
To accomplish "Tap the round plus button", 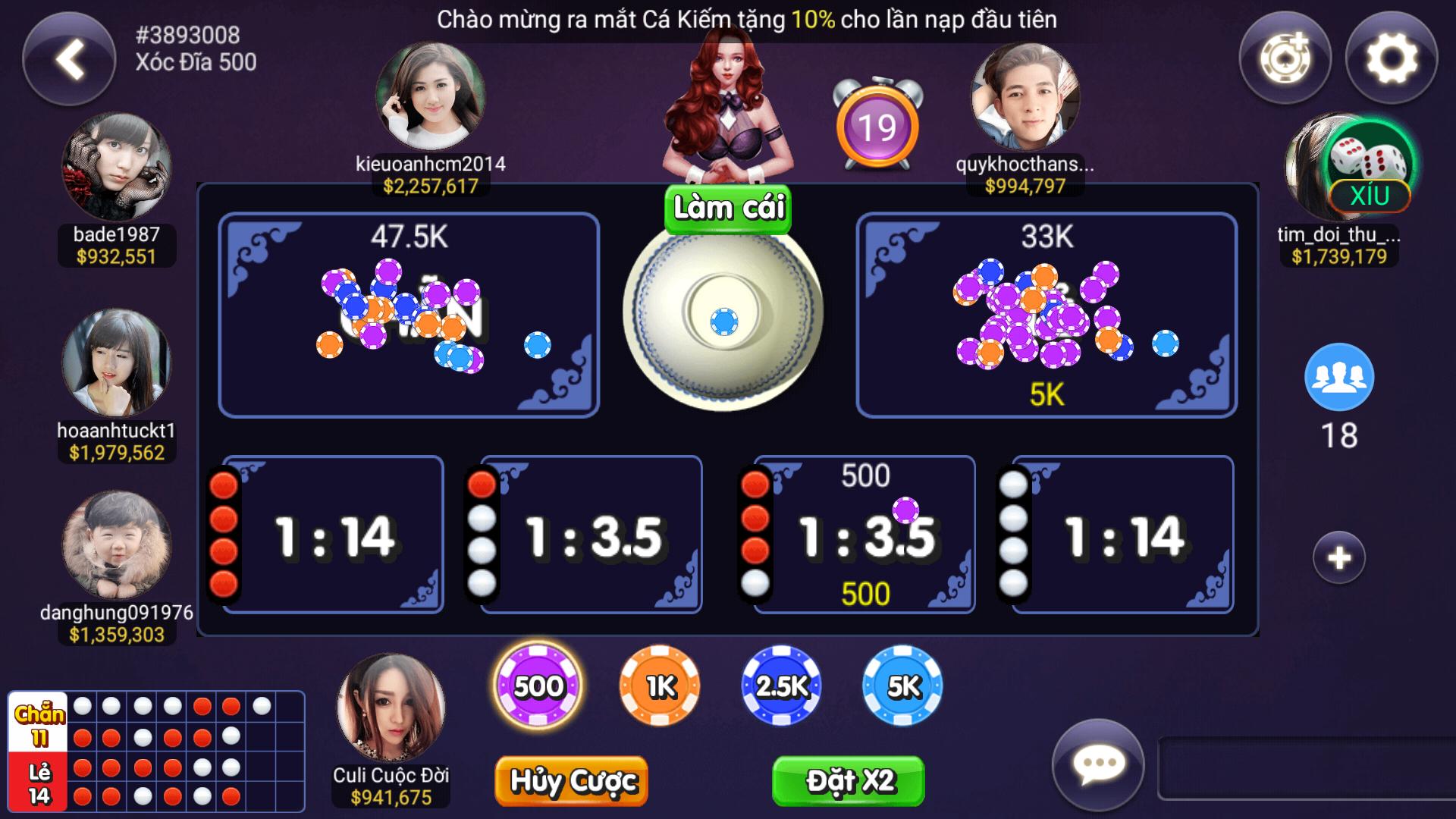I will [x=1338, y=558].
